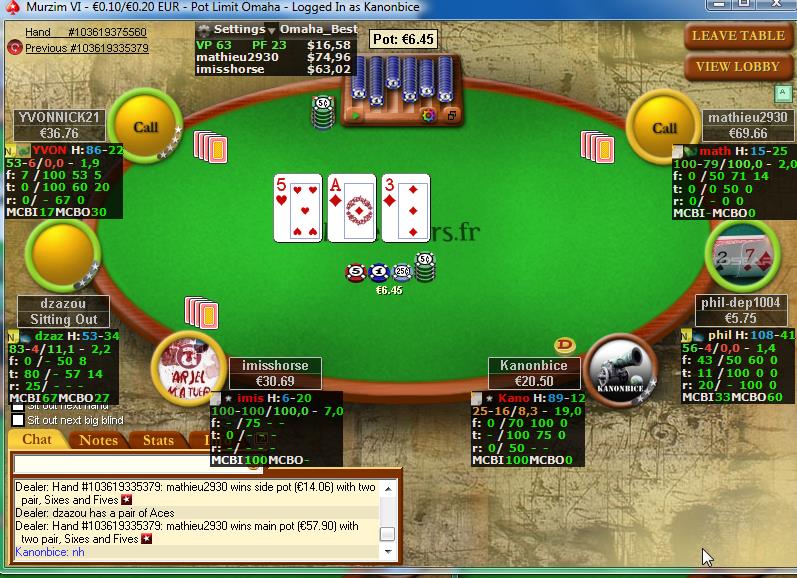This screenshot has width=797, height=578.
Task: Select the Chat tab
Action: (37, 440)
